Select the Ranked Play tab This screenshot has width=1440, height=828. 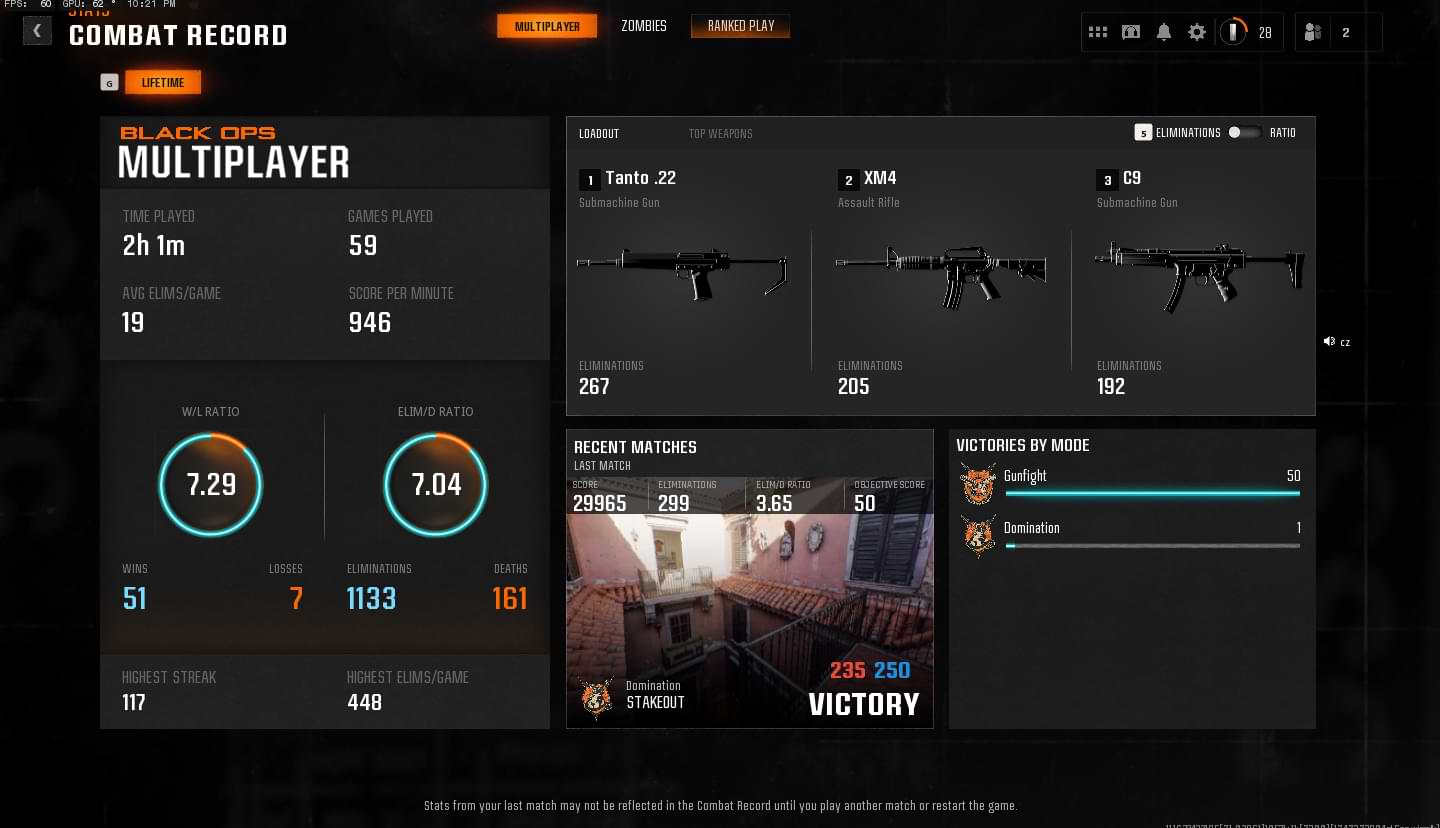(x=740, y=26)
